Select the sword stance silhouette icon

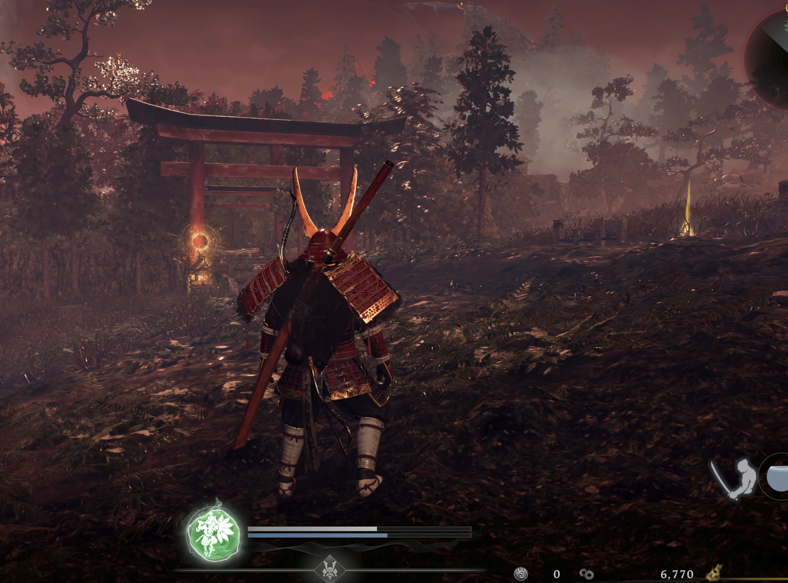pos(733,480)
